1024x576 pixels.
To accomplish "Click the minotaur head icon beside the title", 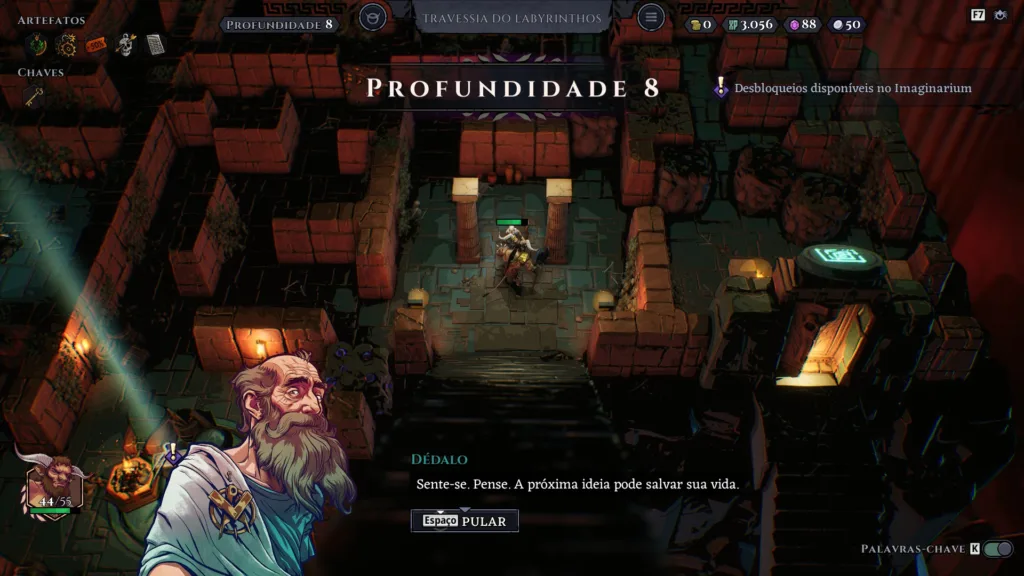I will [x=373, y=18].
